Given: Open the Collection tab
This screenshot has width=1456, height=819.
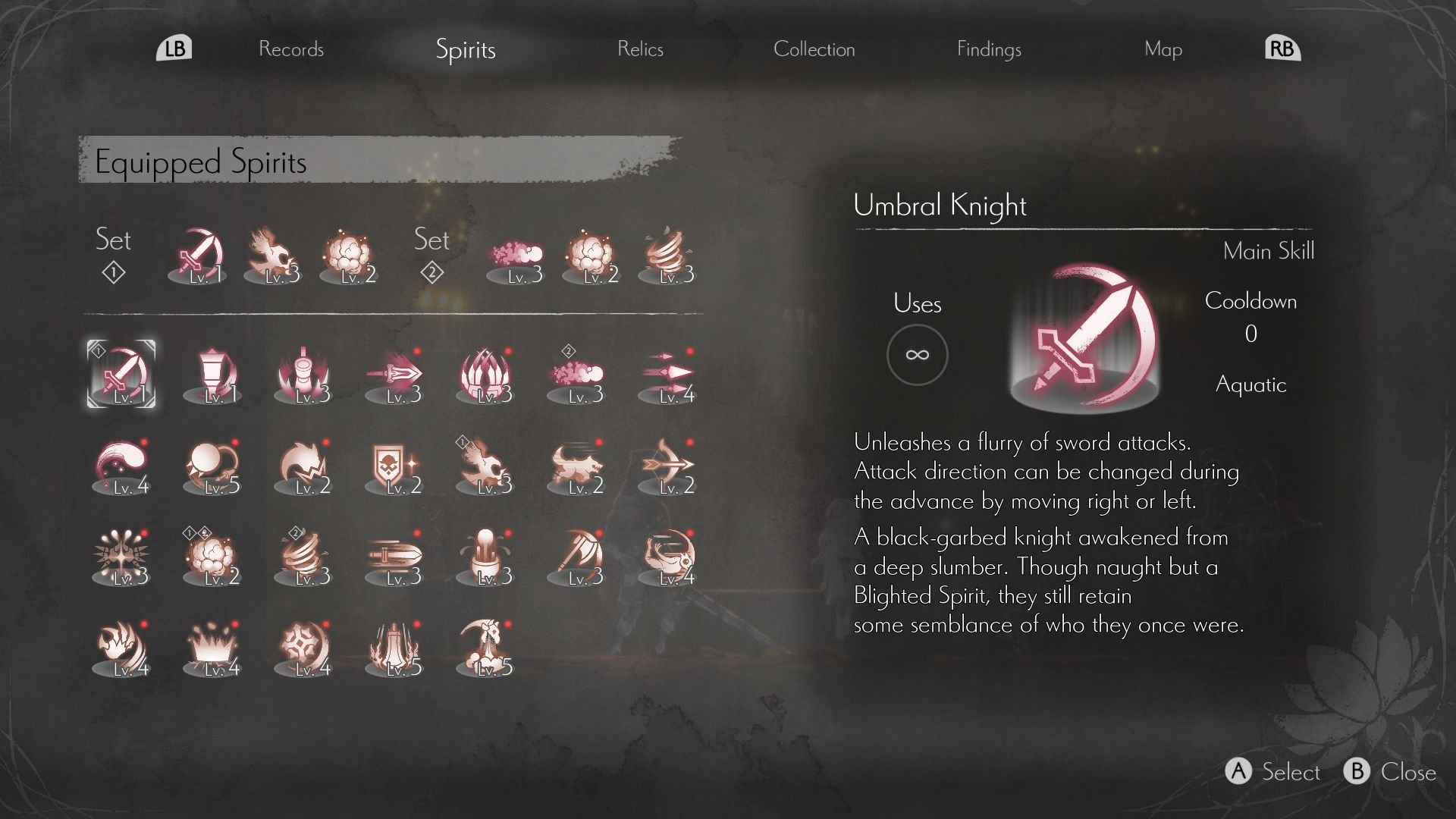Looking at the screenshot, I should 814,49.
